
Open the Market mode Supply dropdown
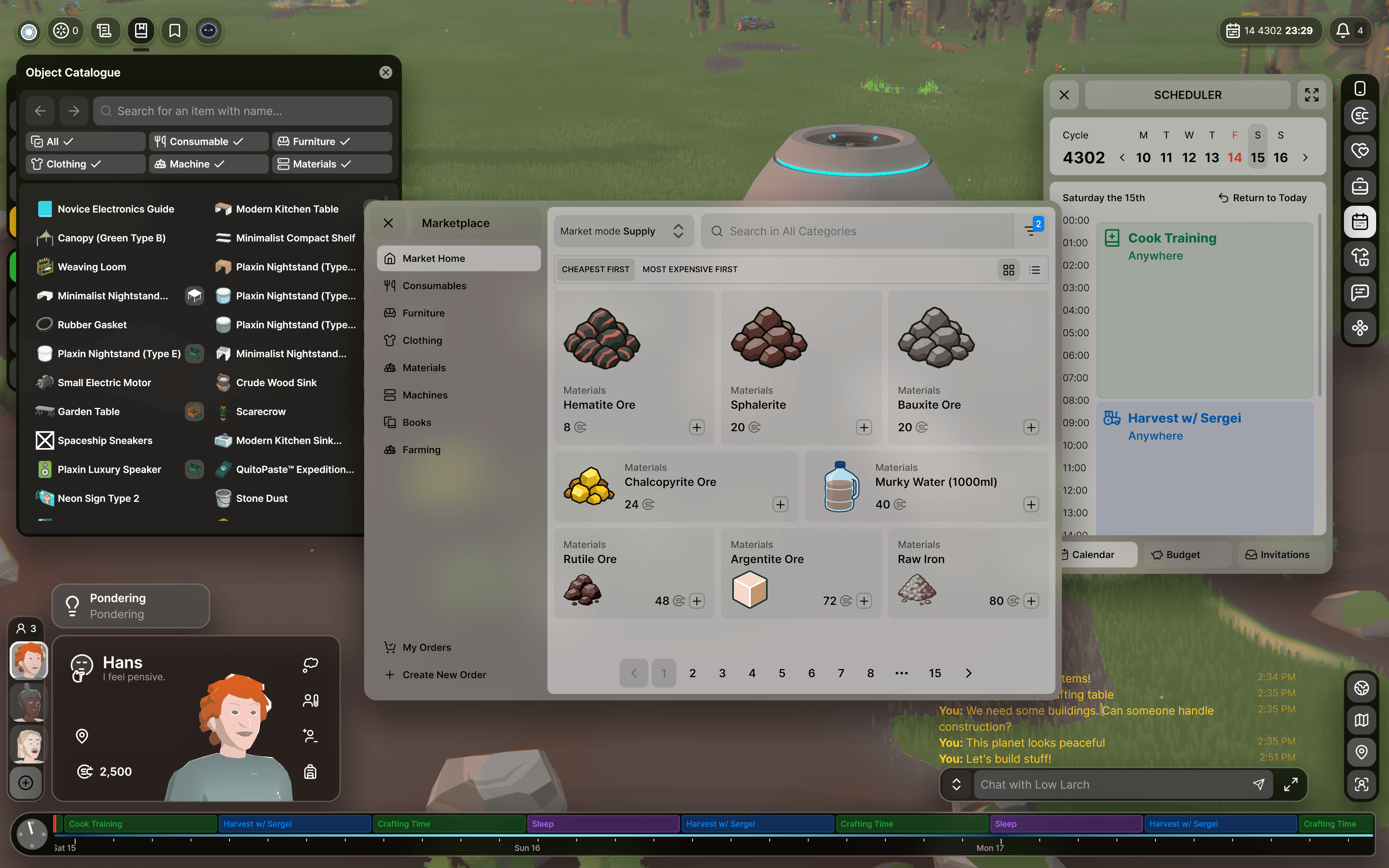(623, 231)
